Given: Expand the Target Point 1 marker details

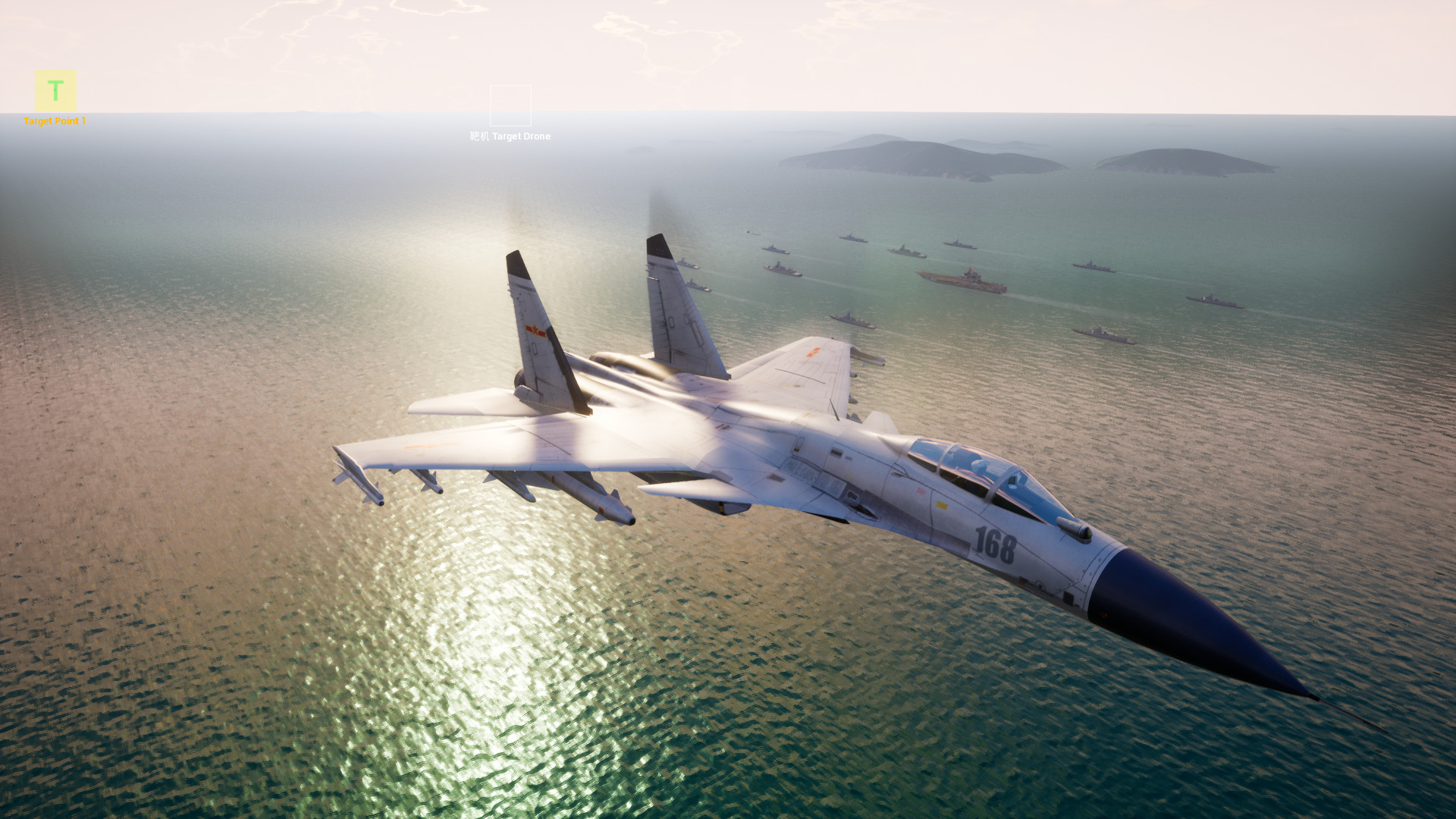Looking at the screenshot, I should click(x=55, y=91).
